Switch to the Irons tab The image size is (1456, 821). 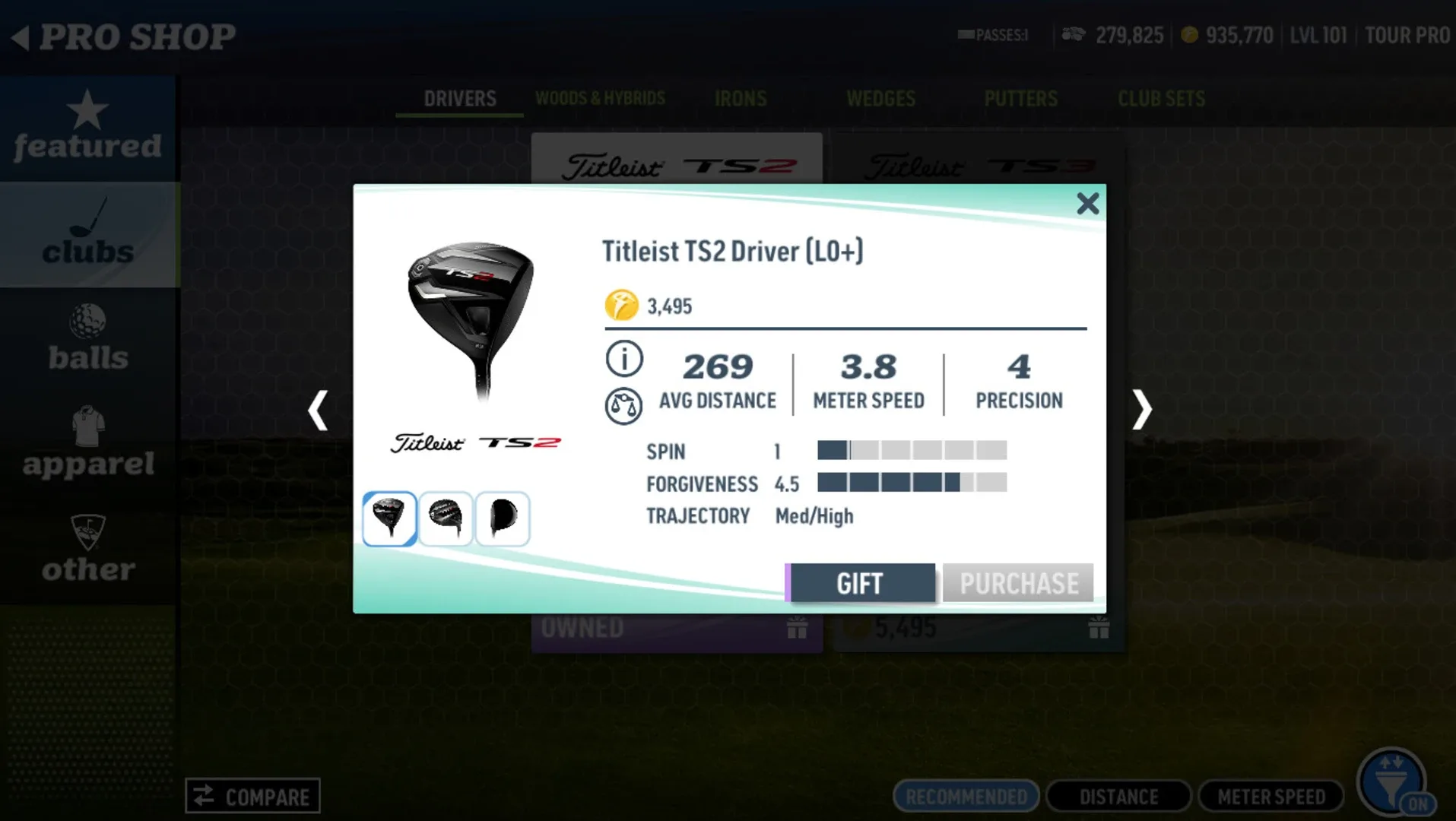click(x=740, y=99)
